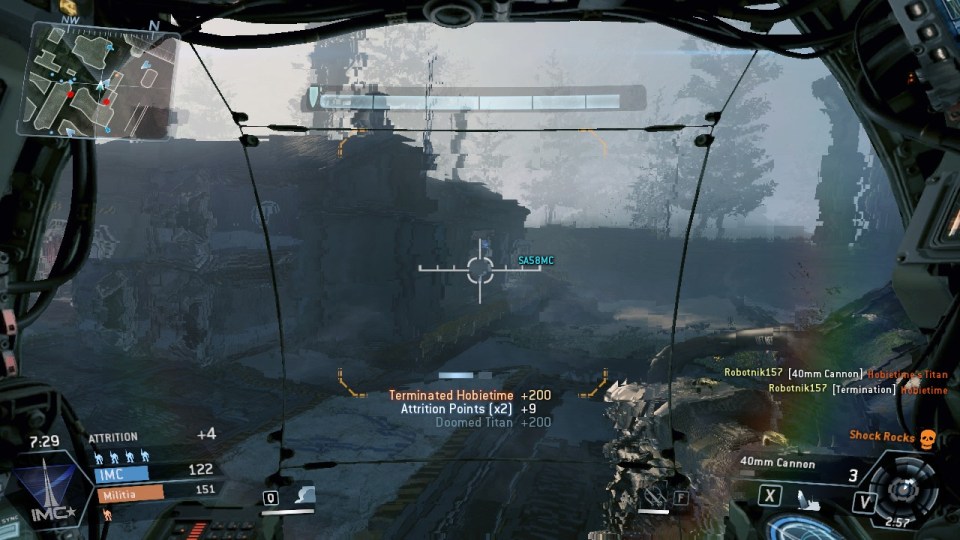Image resolution: width=960 pixels, height=540 pixels.
Task: Click the Shock Rocks skull icon
Action: [927, 437]
